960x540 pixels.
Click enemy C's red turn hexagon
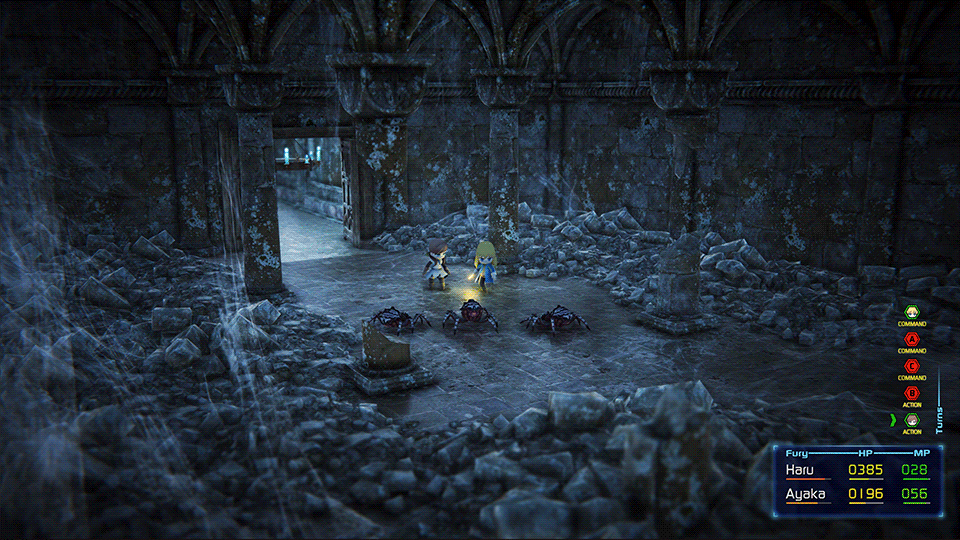click(911, 367)
